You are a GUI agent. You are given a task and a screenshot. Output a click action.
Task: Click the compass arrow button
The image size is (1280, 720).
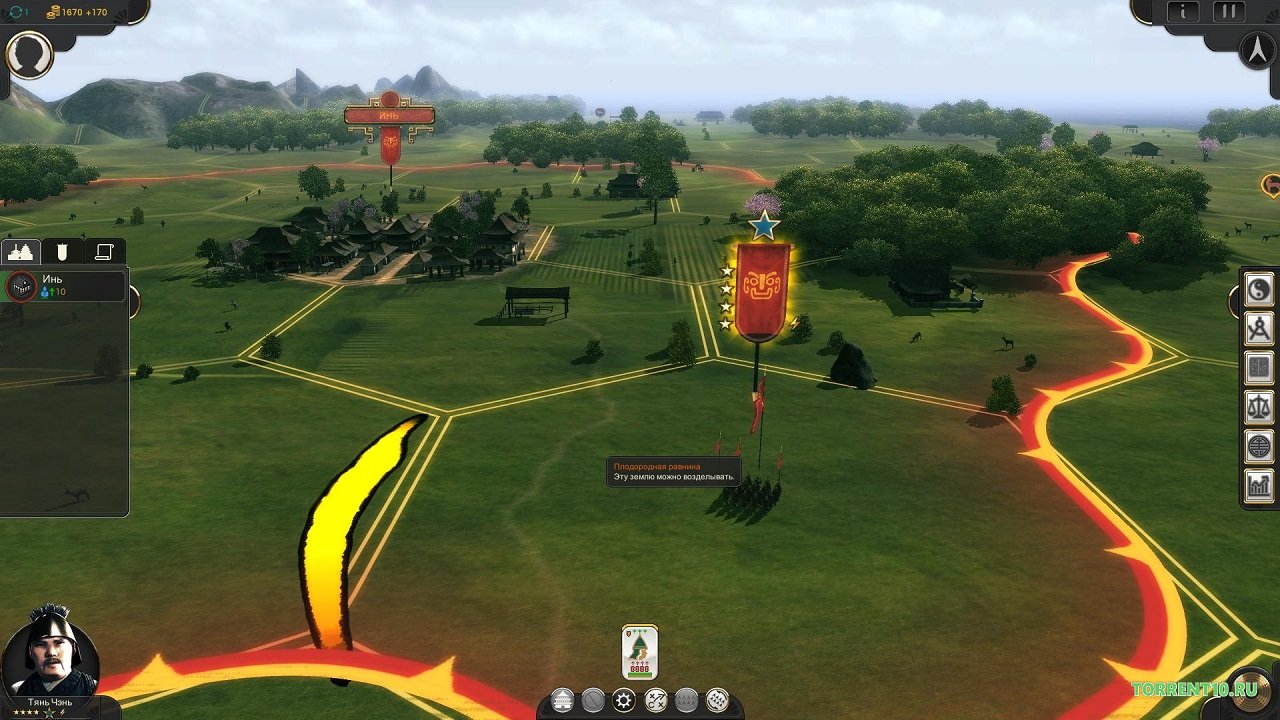(1257, 50)
